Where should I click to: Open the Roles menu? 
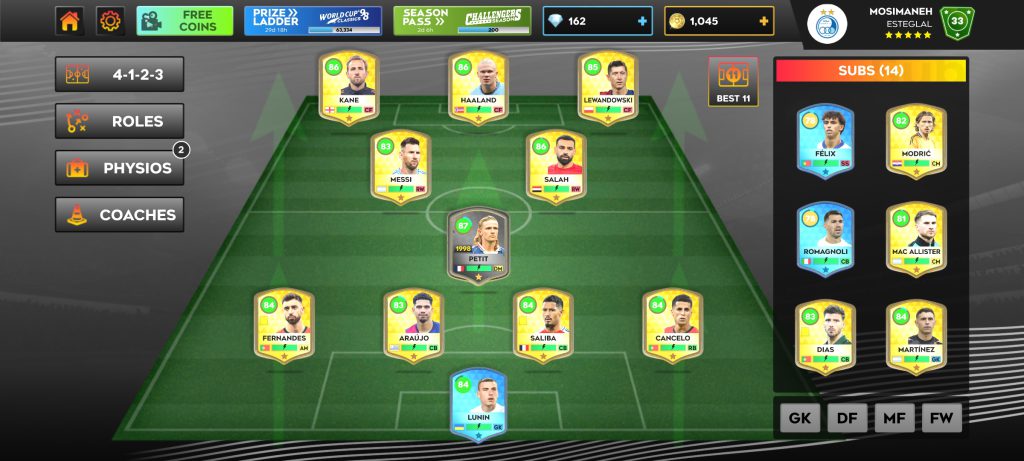point(119,122)
